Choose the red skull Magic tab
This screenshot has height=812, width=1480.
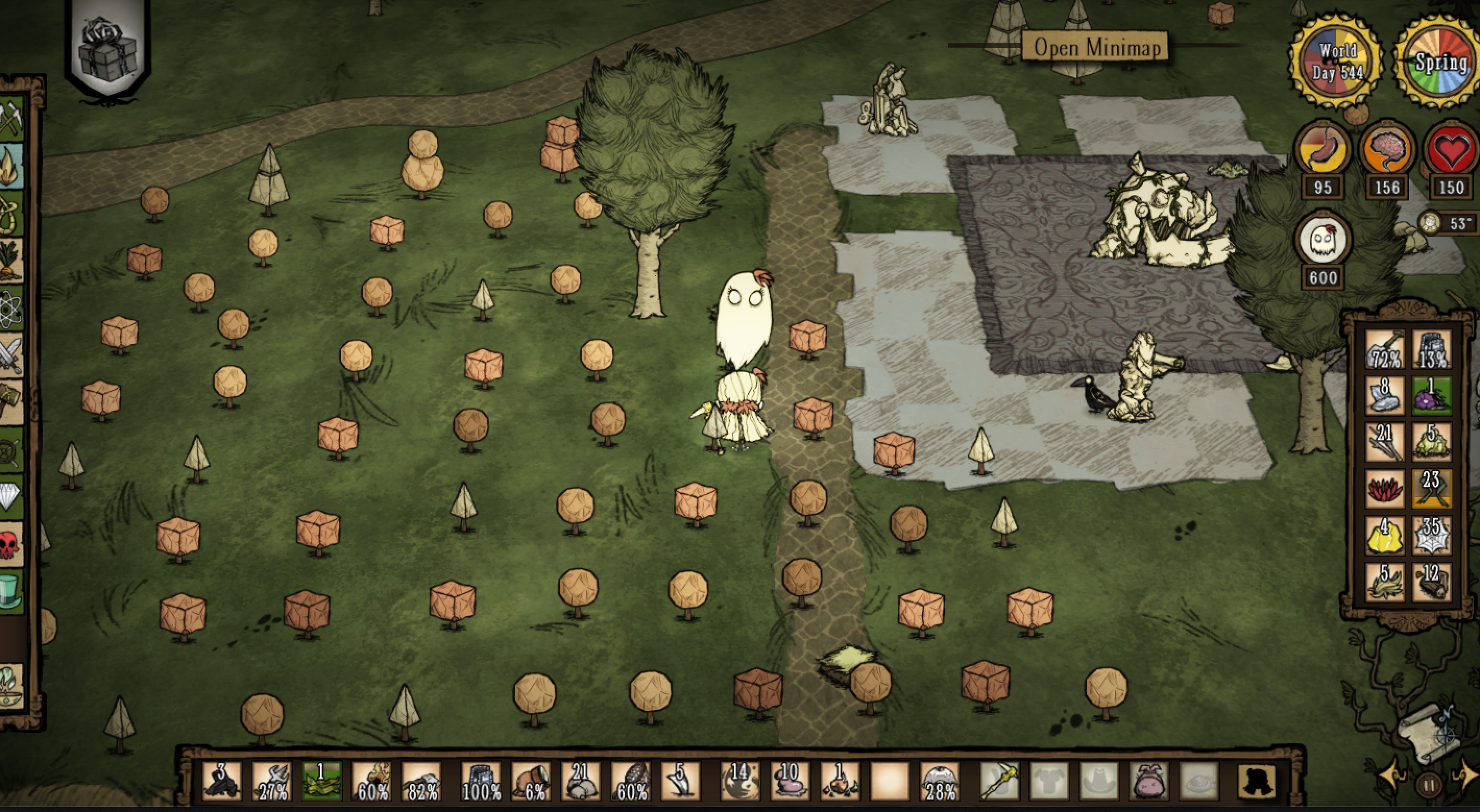(10, 543)
